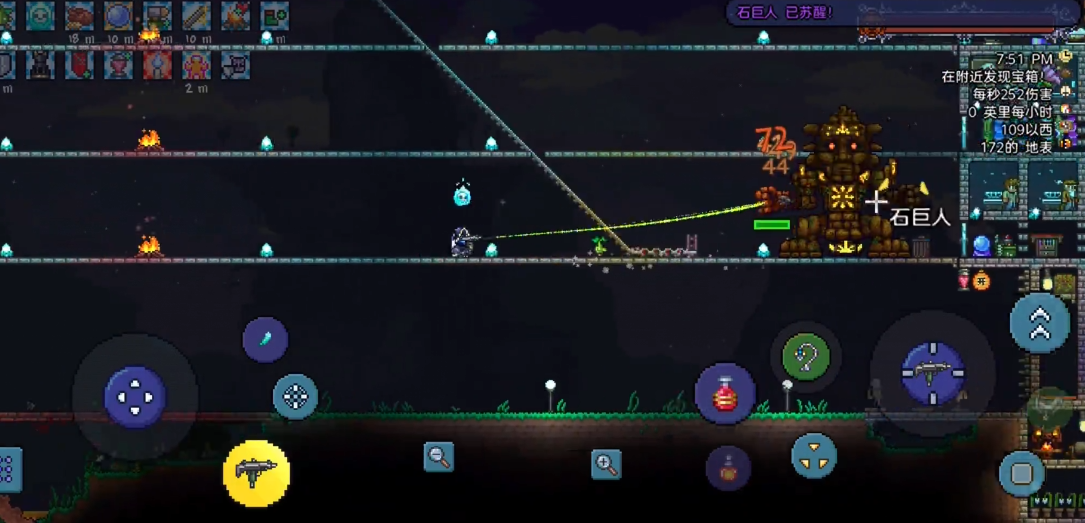Select the crystal ball buff icon
The height and width of the screenshot is (523, 1085).
(118, 15)
